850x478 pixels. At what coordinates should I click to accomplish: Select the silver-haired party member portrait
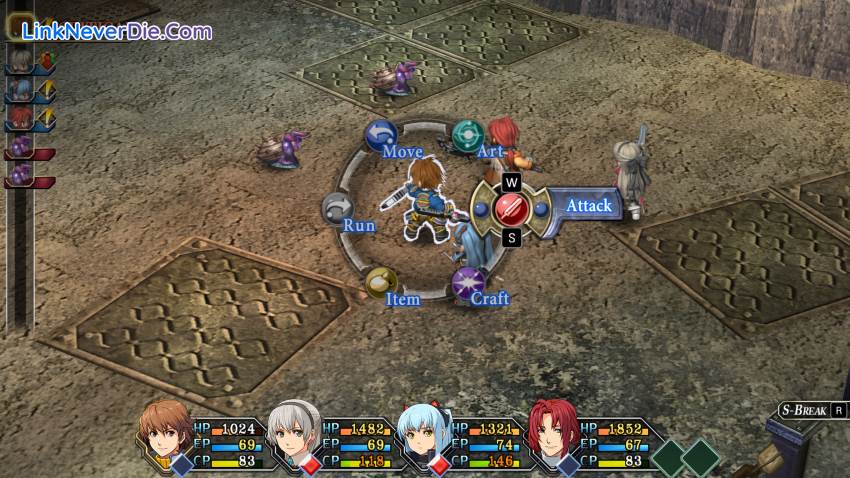(x=296, y=432)
